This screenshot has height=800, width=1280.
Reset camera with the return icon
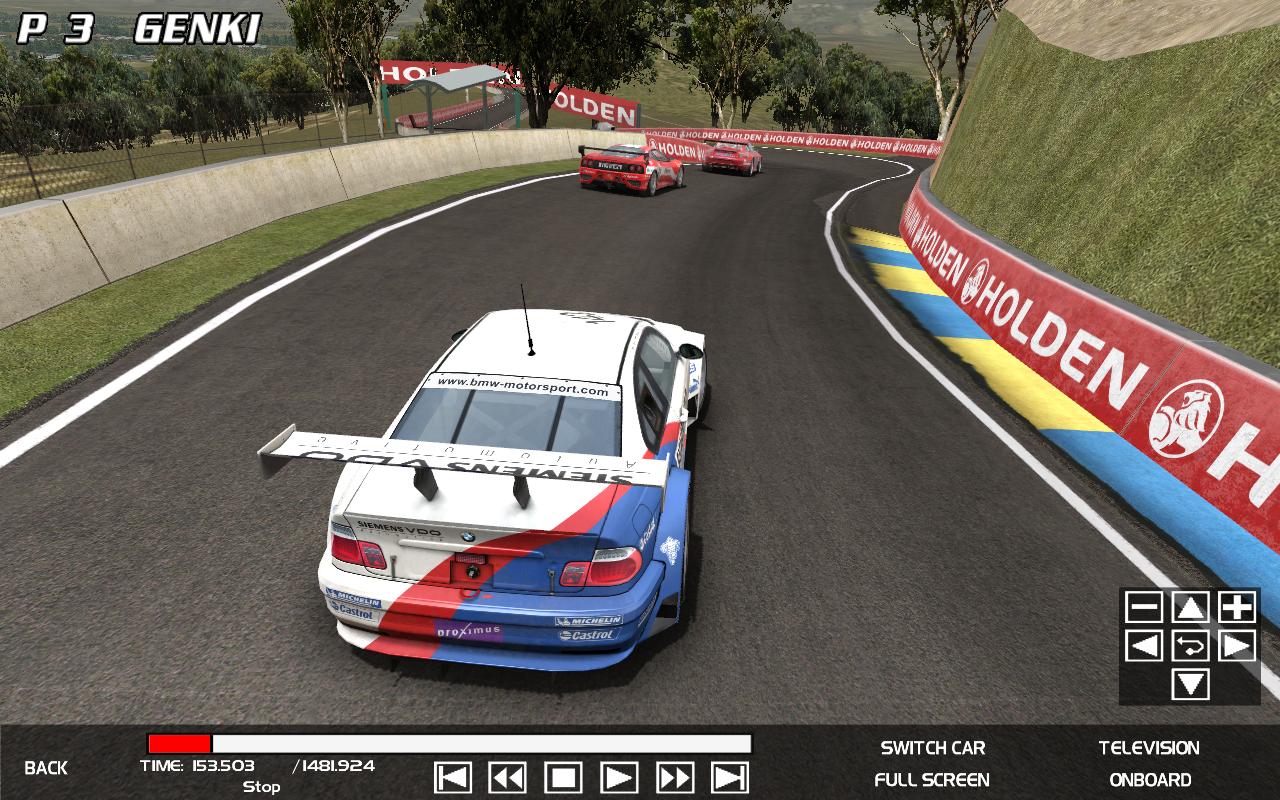click(x=1190, y=646)
